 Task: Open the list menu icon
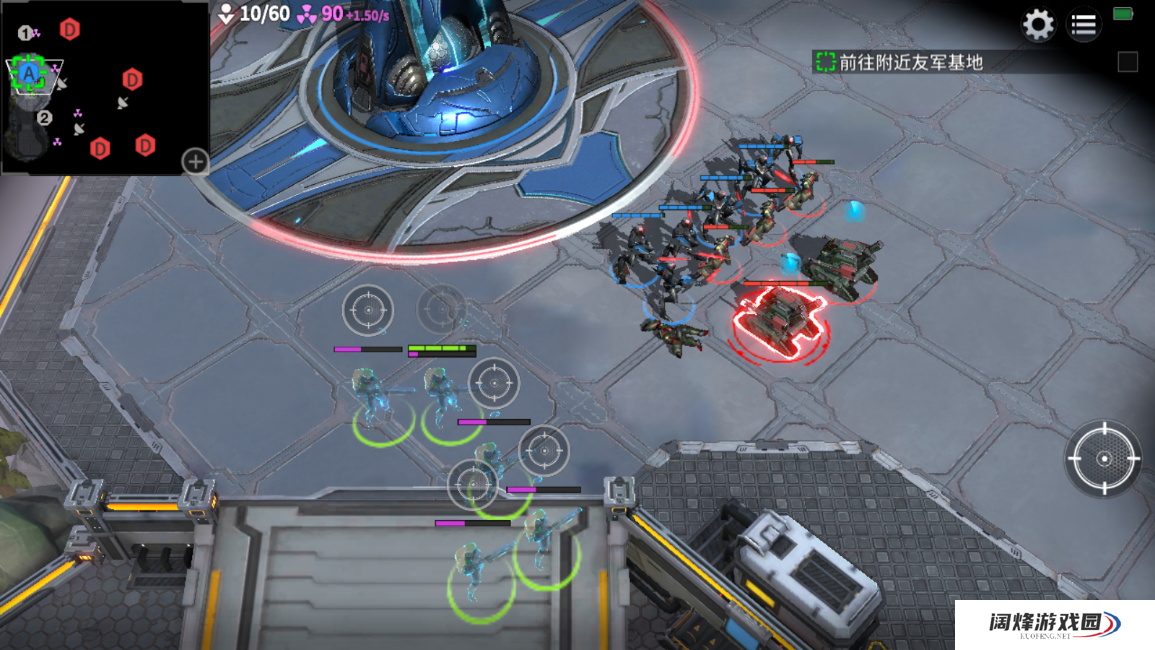[x=1083, y=25]
